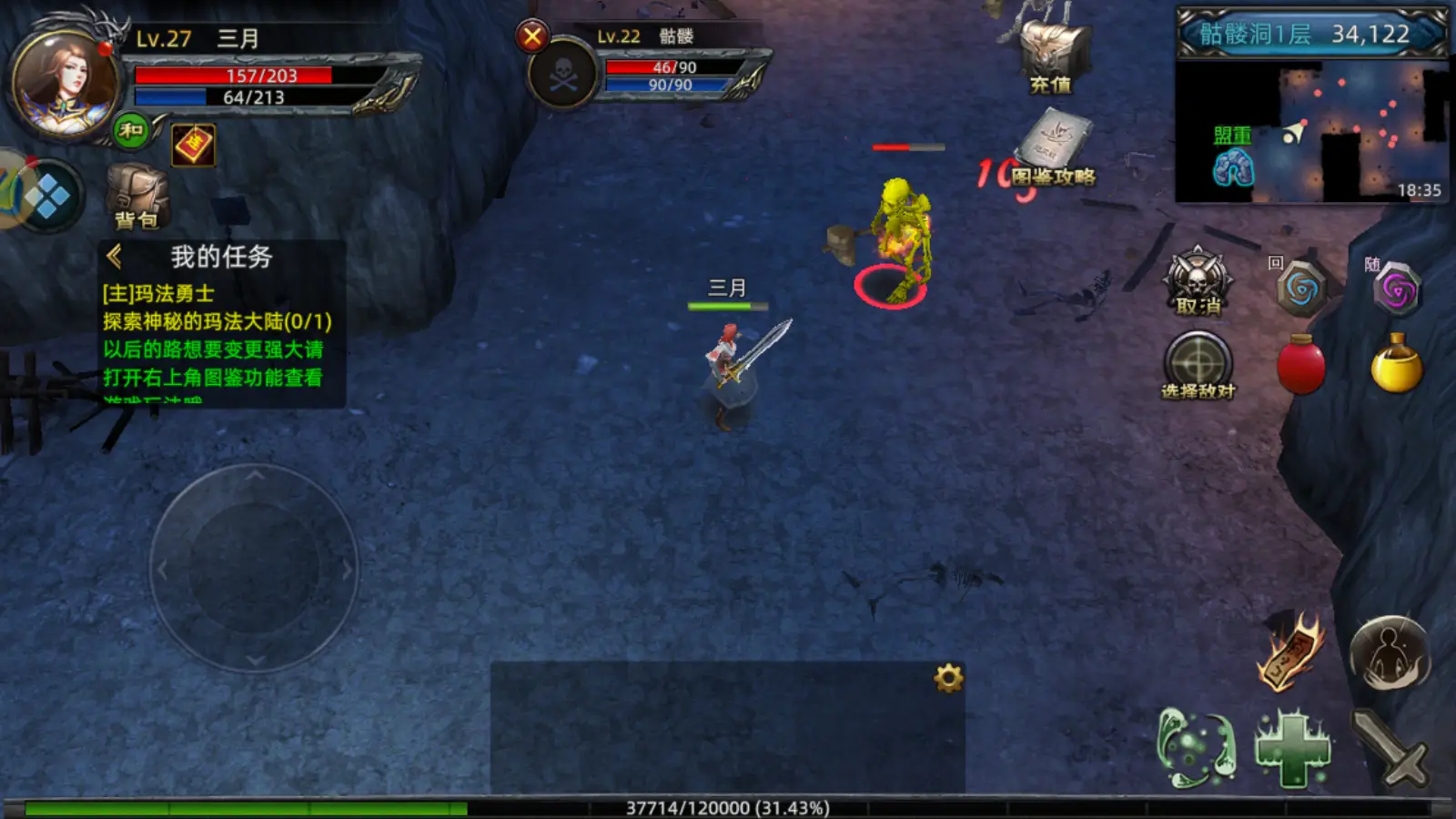Open the 背包 backpack
Image resolution: width=1456 pixels, height=819 pixels.
pyautogui.click(x=136, y=197)
